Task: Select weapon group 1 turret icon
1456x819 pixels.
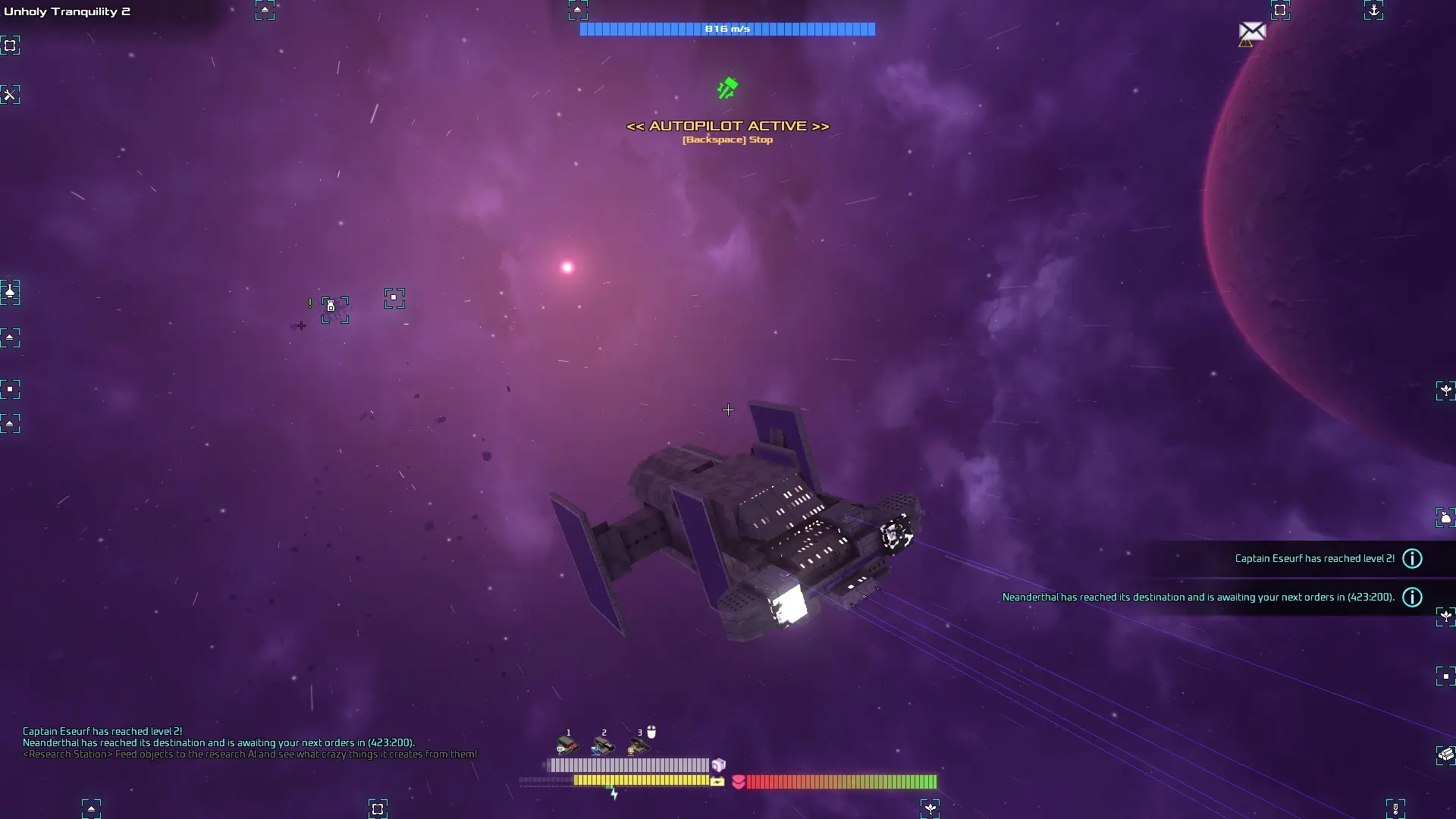Action: coord(566,745)
